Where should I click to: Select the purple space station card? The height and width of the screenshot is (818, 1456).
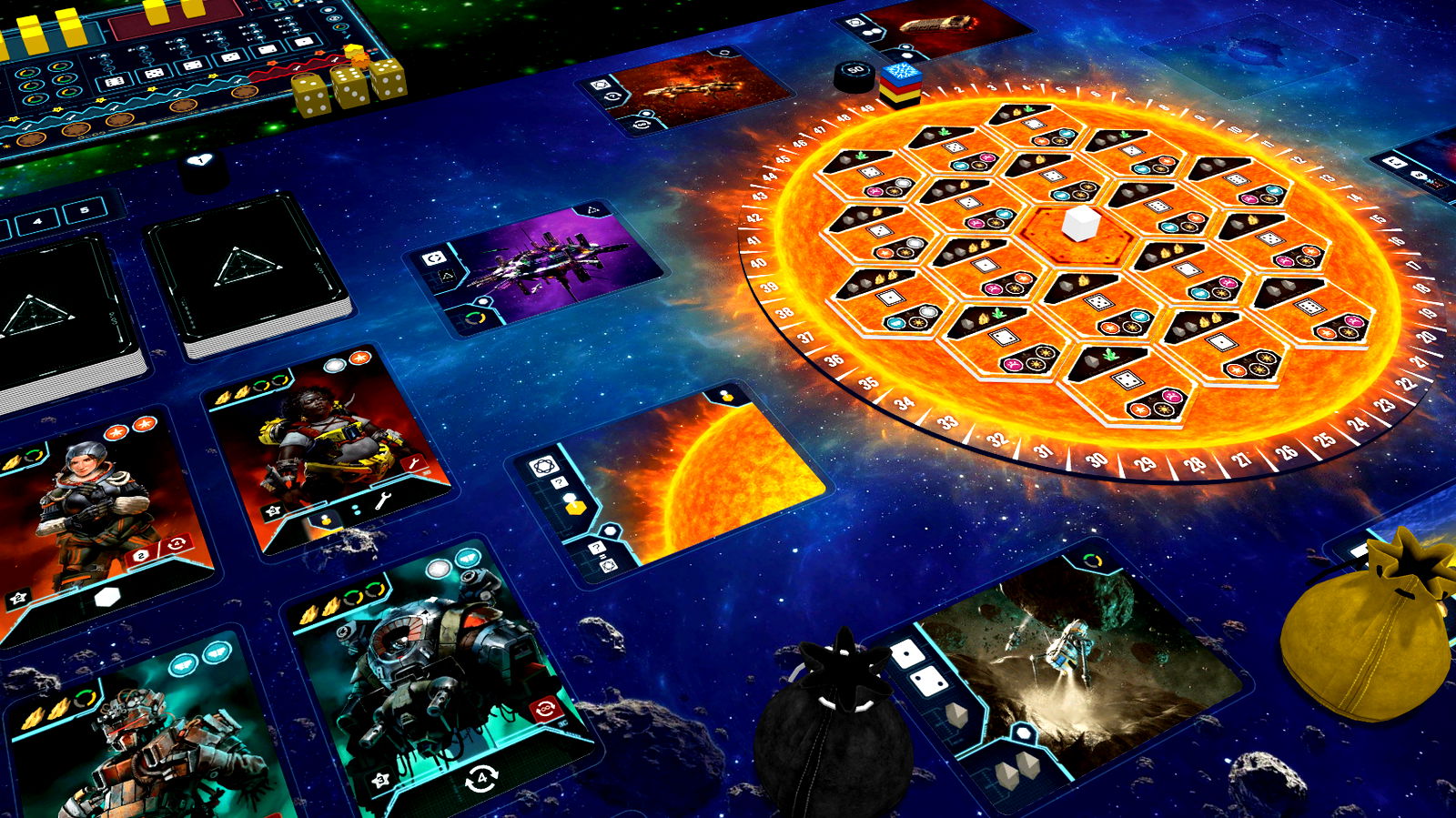coord(537,265)
